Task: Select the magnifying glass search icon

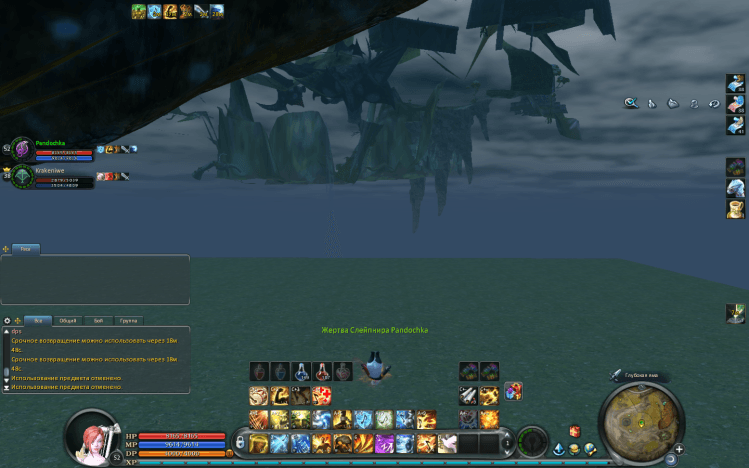Action: (x=631, y=102)
